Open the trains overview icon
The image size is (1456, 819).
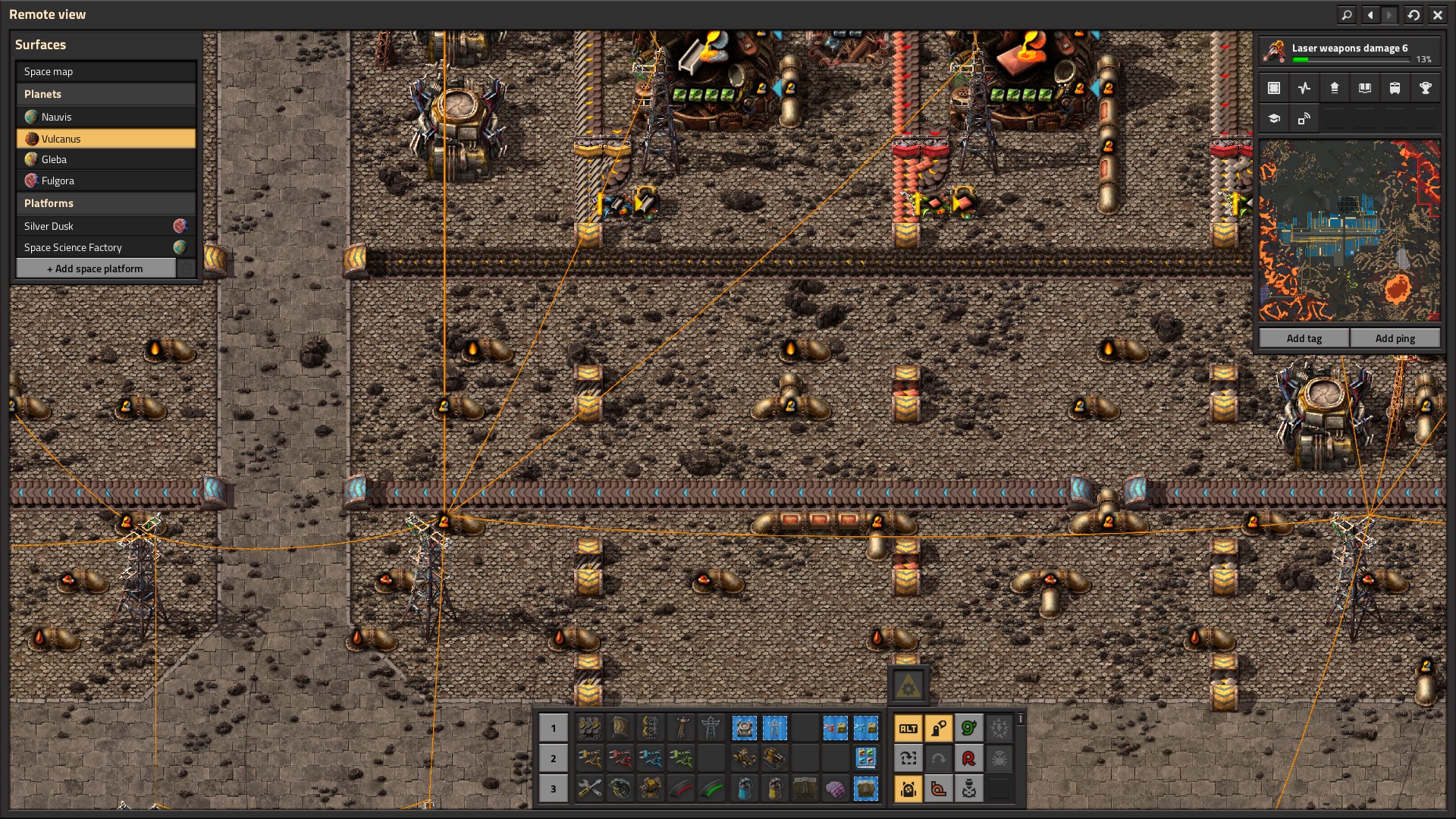pyautogui.click(x=1395, y=88)
